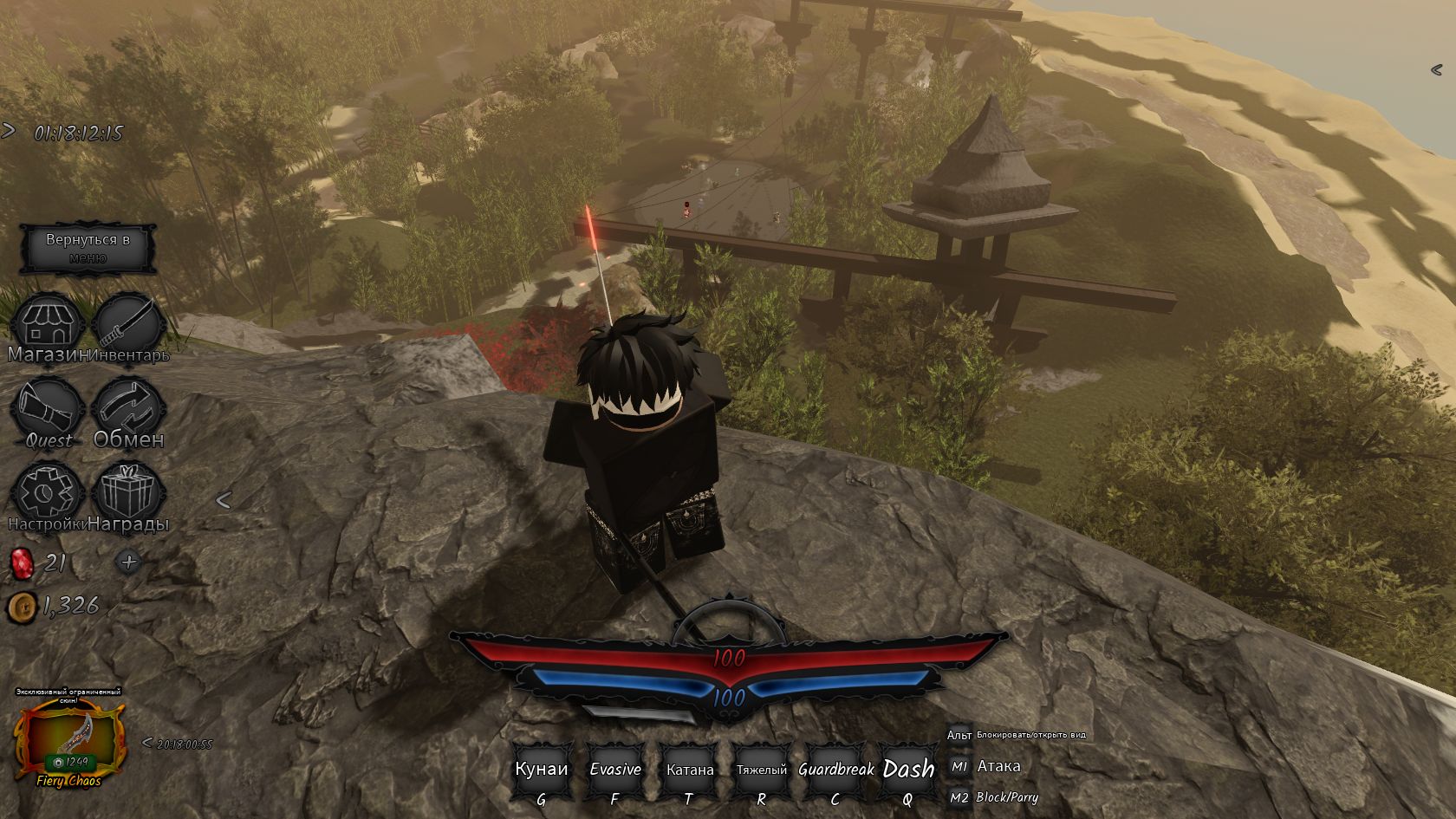Collapse the skin offer with its arrow
Screen dimensions: 1456x819
pos(147,743)
